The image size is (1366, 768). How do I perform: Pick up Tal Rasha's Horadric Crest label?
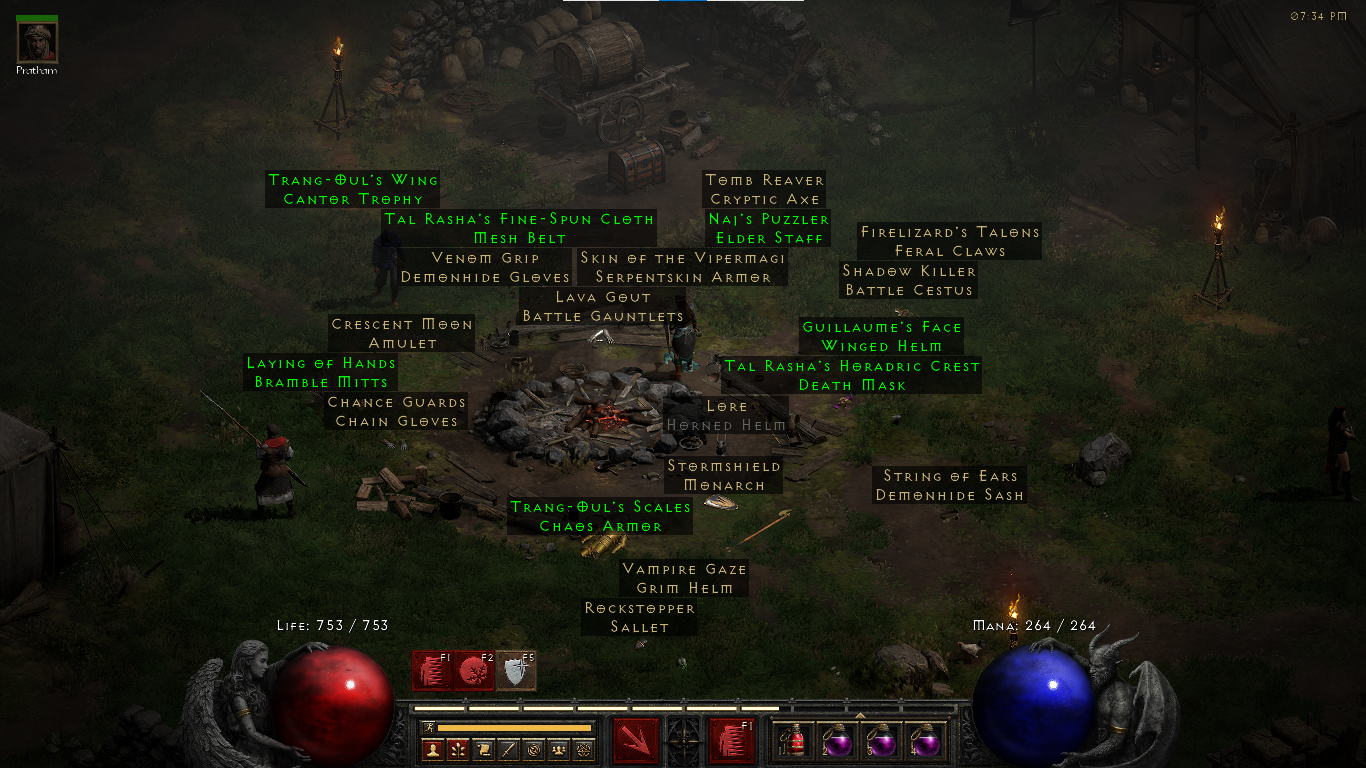(852, 376)
